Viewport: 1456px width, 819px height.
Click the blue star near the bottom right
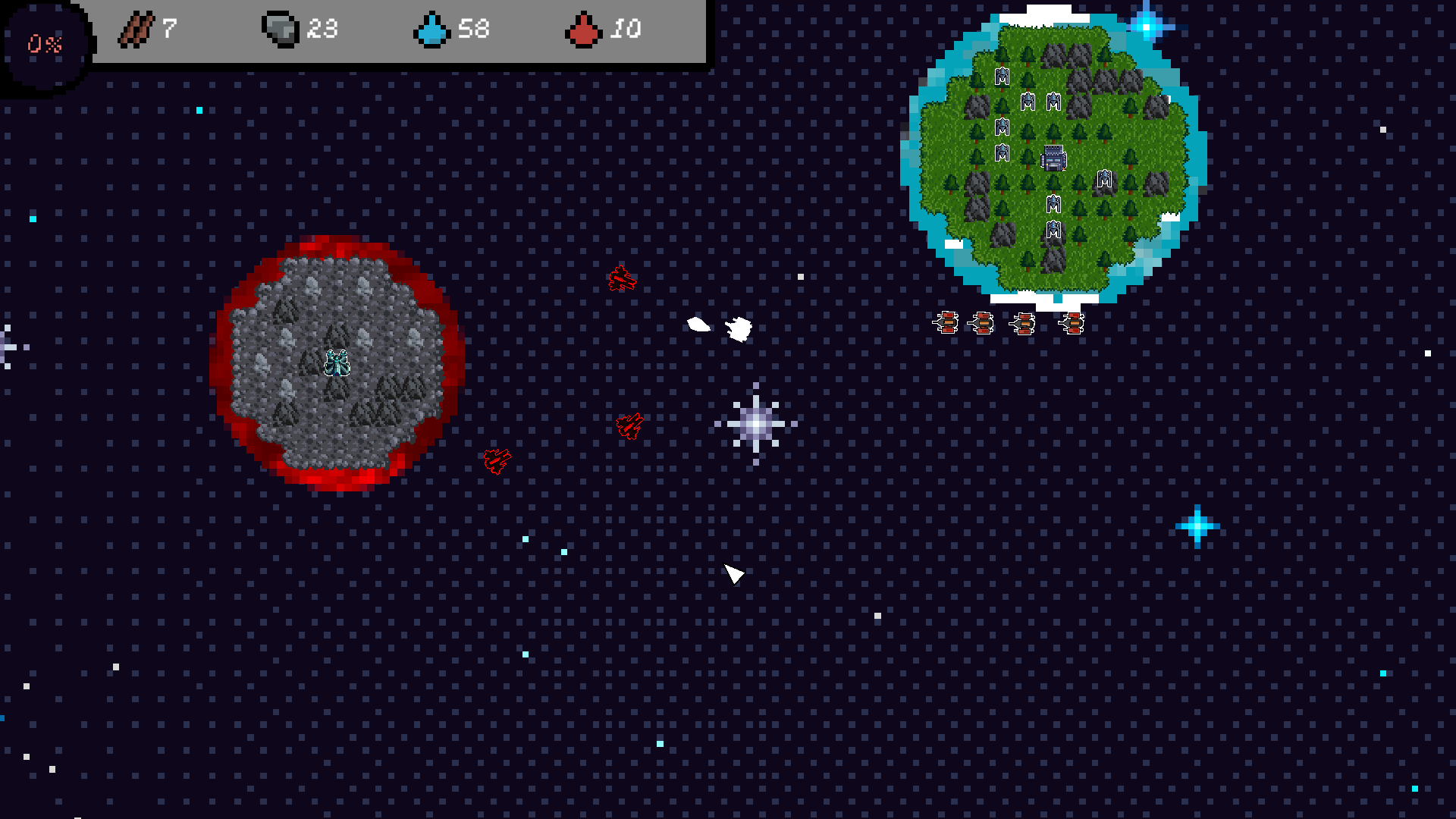pos(1199,526)
